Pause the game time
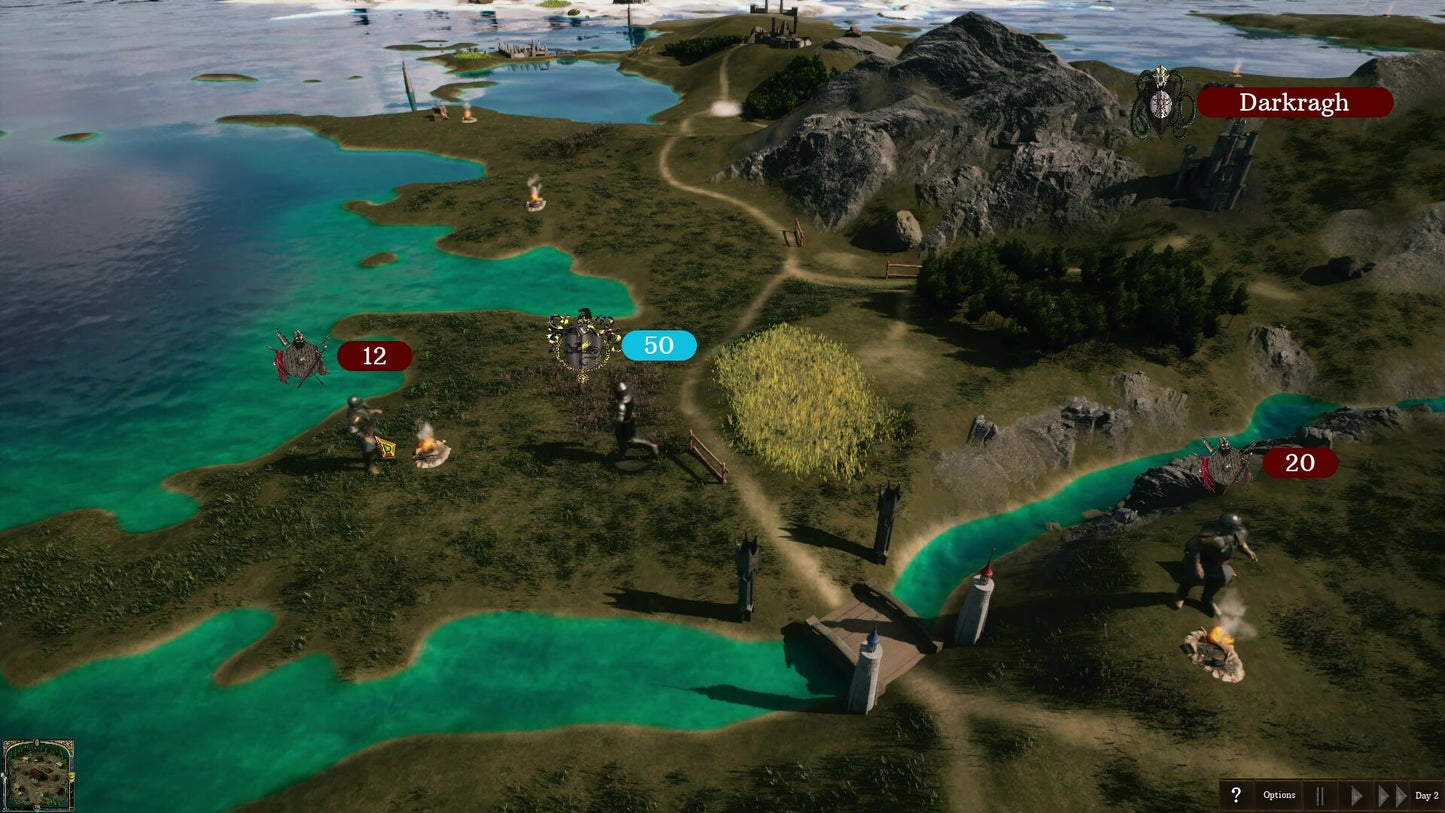 (x=1320, y=796)
